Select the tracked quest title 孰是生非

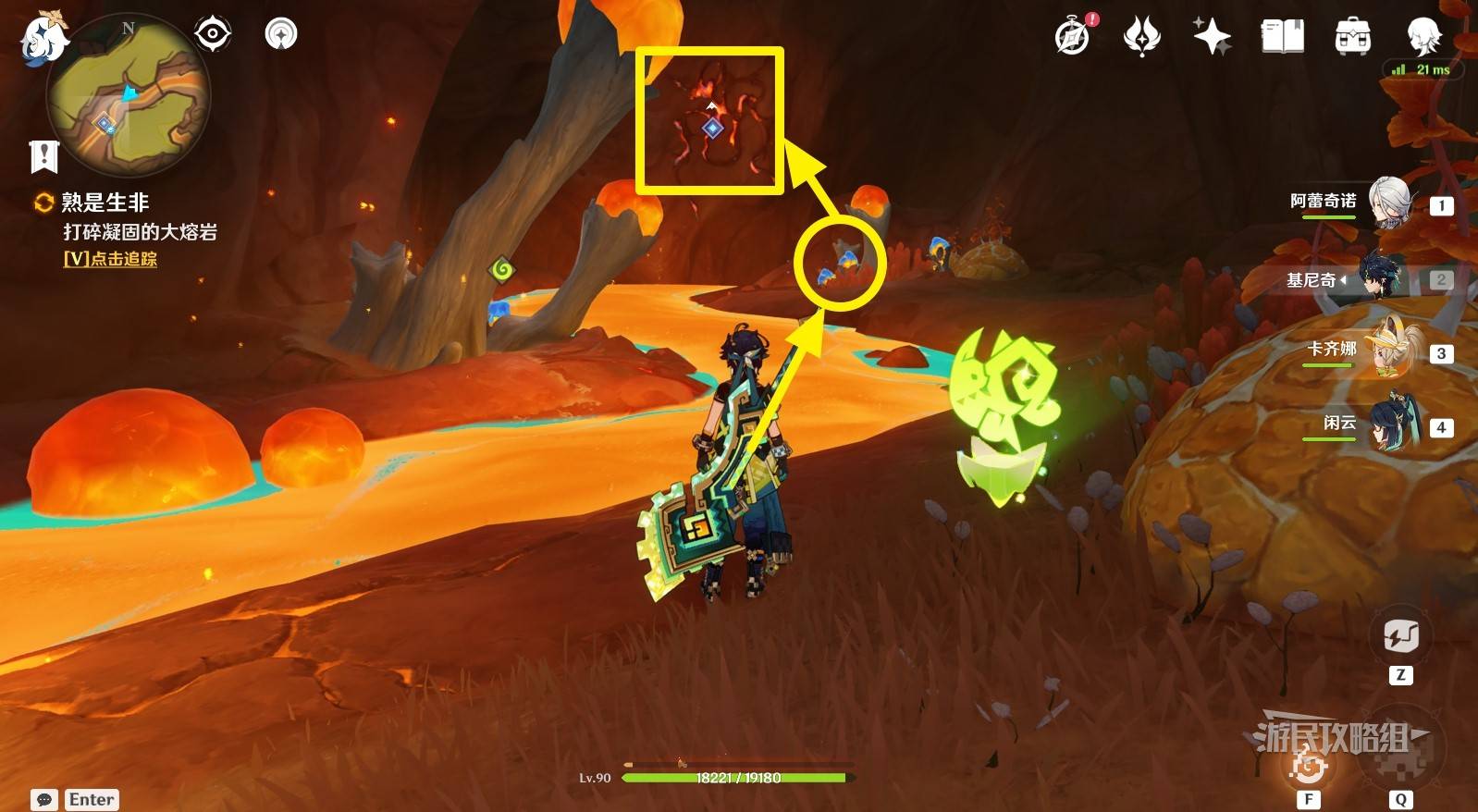tap(105, 202)
